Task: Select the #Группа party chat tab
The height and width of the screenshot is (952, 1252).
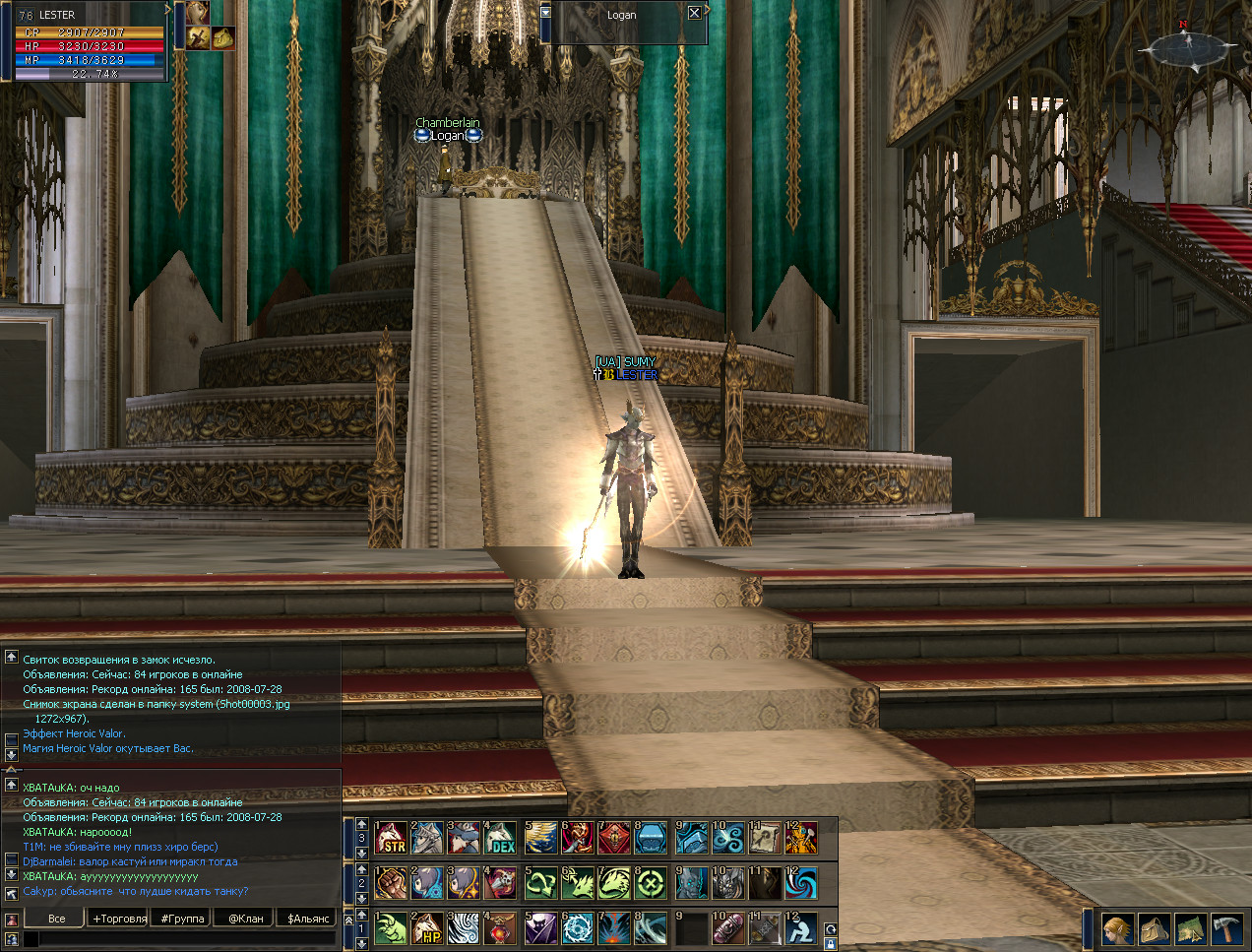Action: click(x=183, y=919)
